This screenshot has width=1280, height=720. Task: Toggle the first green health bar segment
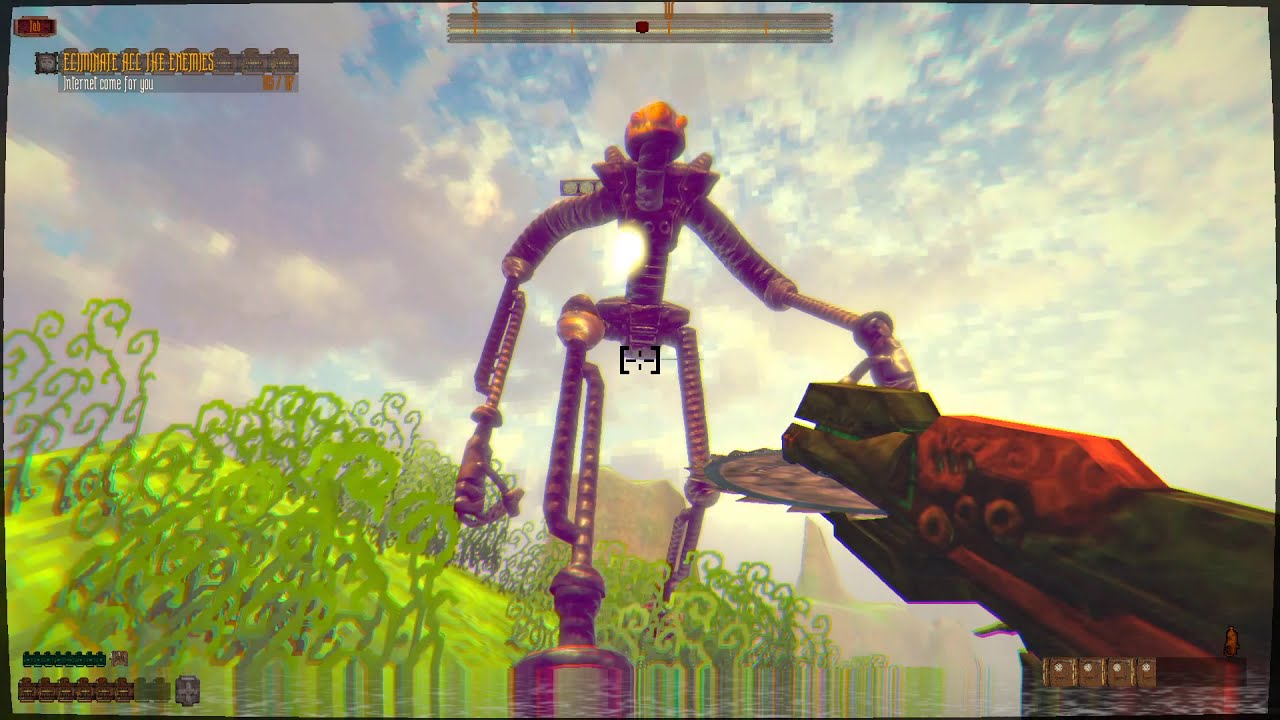29,659
